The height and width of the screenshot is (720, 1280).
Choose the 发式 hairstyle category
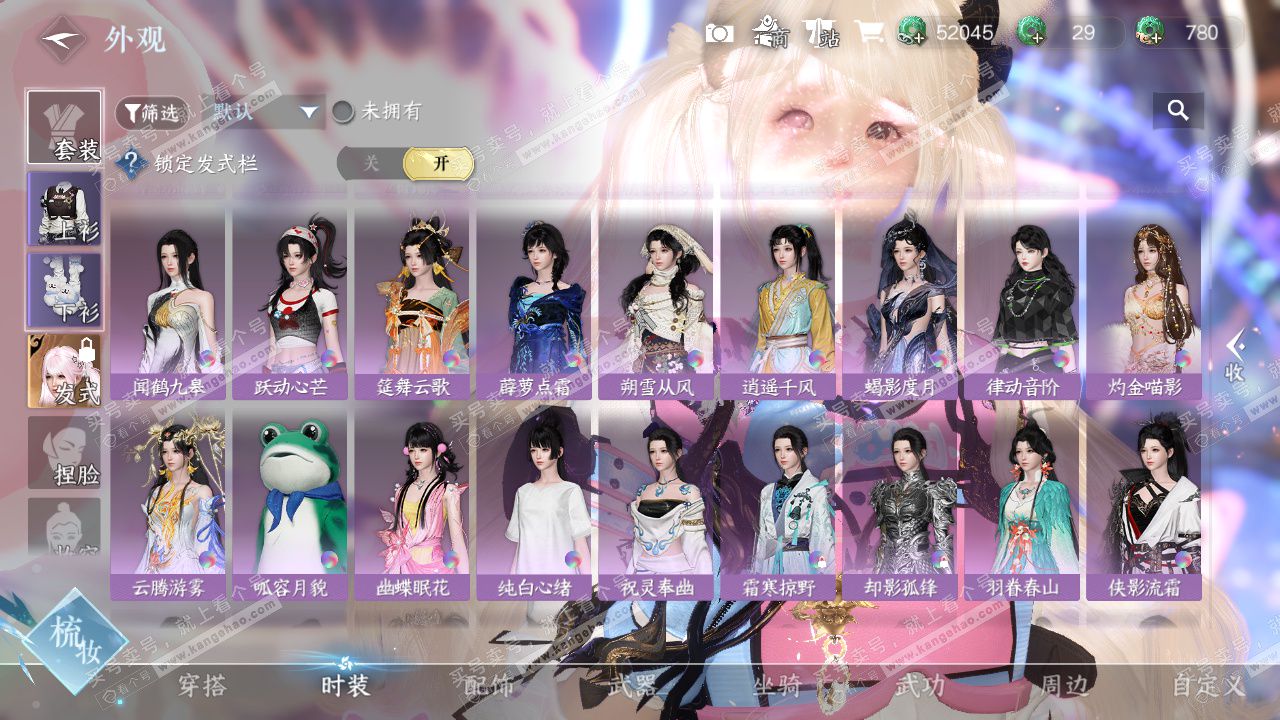(65, 371)
